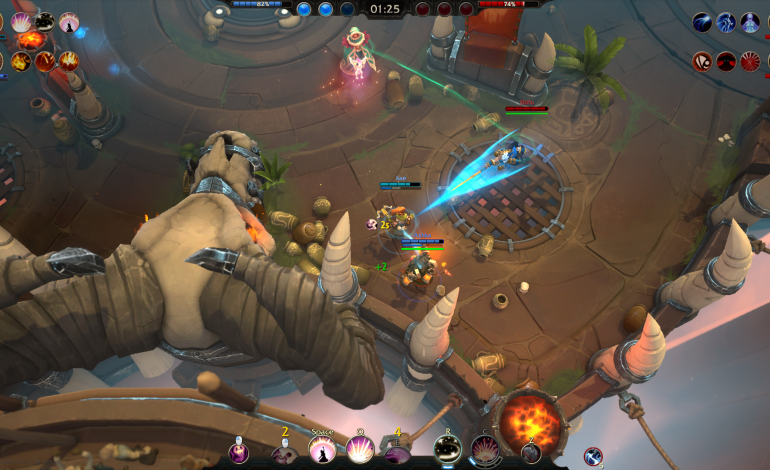This screenshot has width=770, height=470.
Task: Click the blue comet battlerite icon
Action: [x=703, y=22]
